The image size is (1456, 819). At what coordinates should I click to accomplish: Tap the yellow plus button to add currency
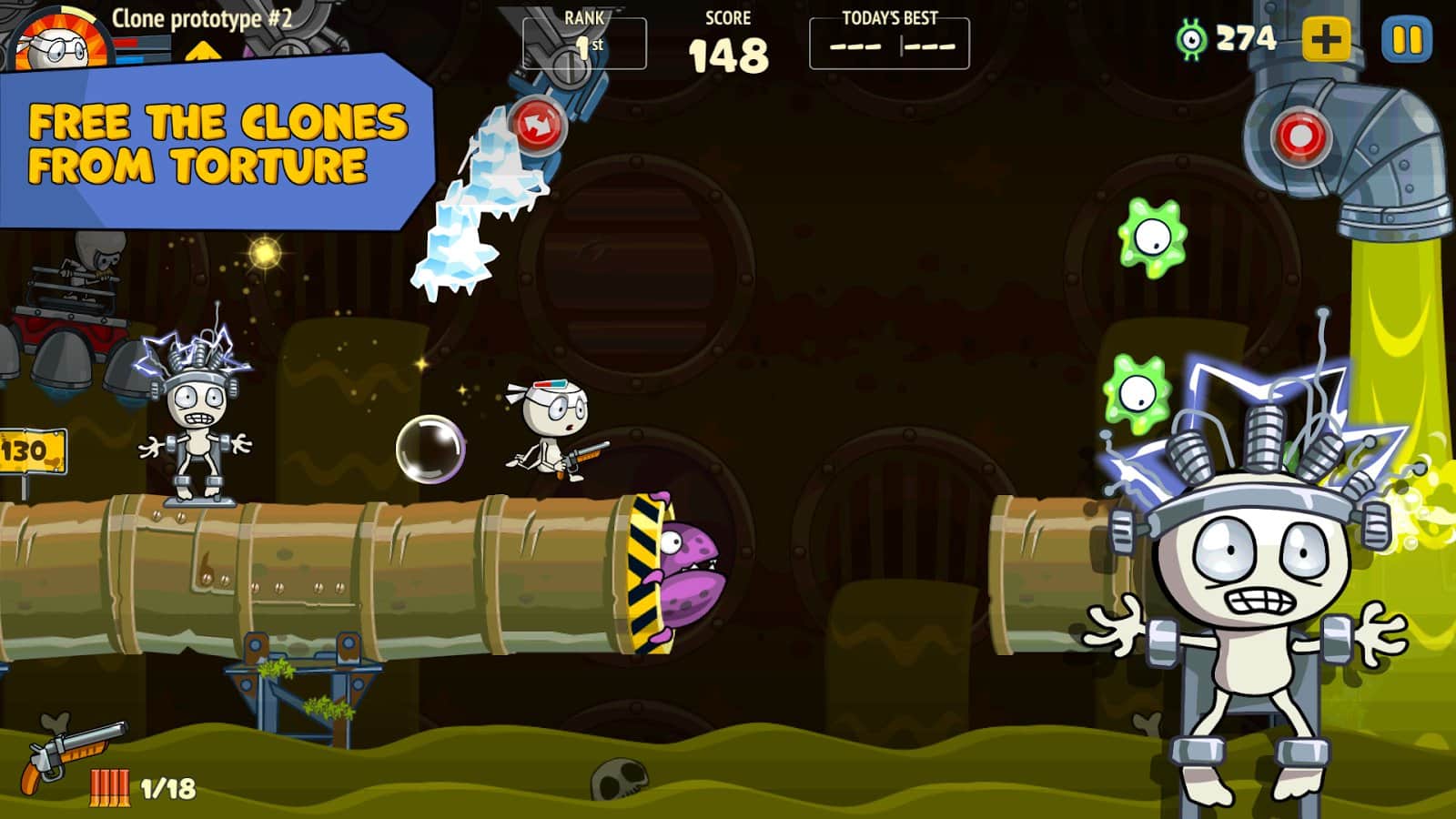1326,40
